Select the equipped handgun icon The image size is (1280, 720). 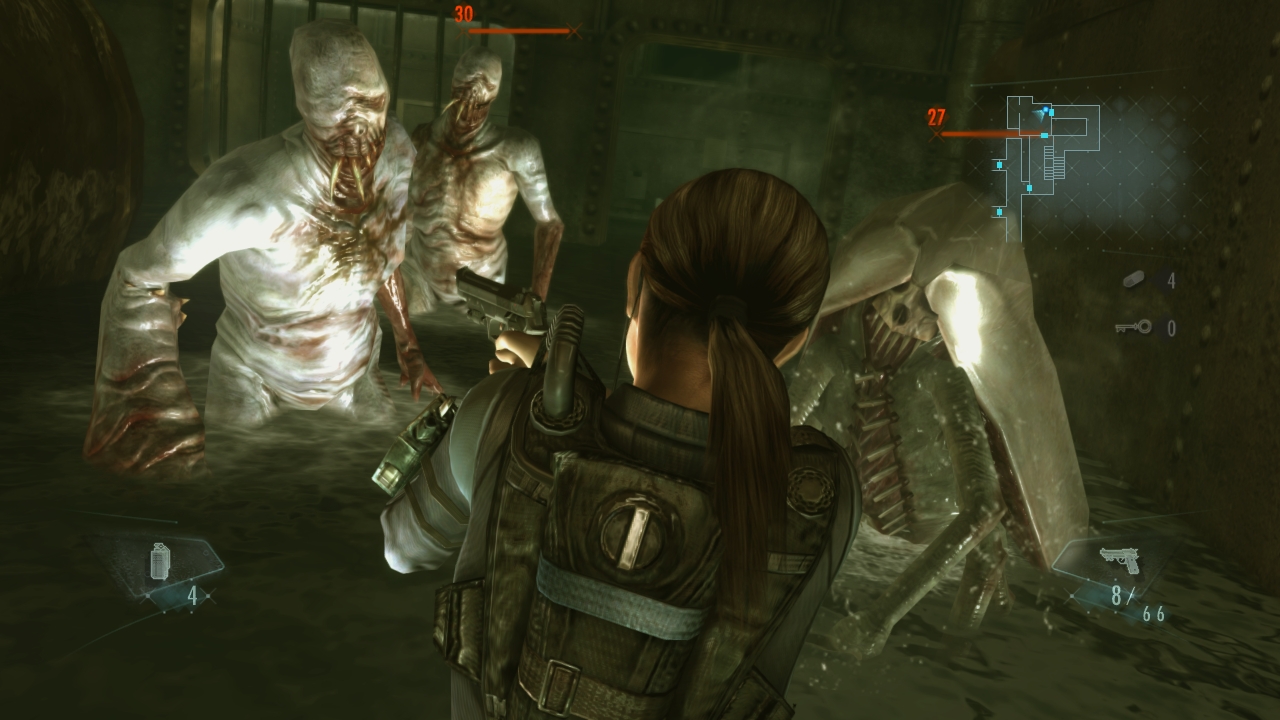pos(1119,560)
